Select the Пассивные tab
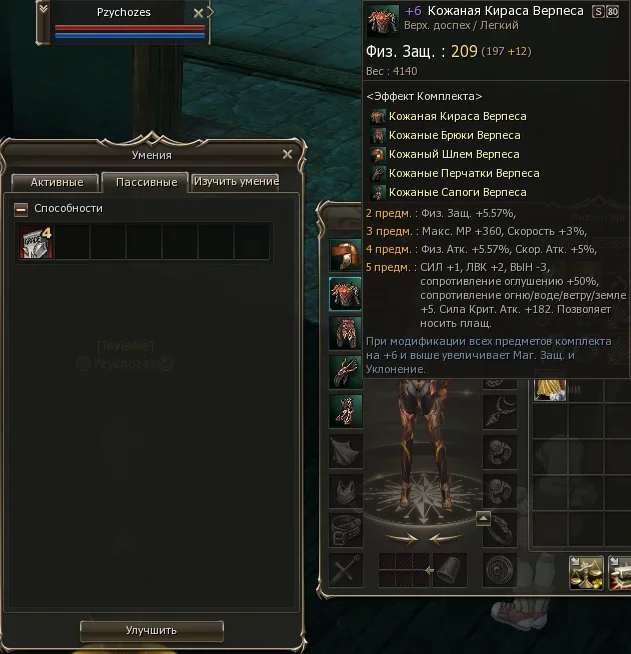This screenshot has width=631, height=654. [146, 182]
